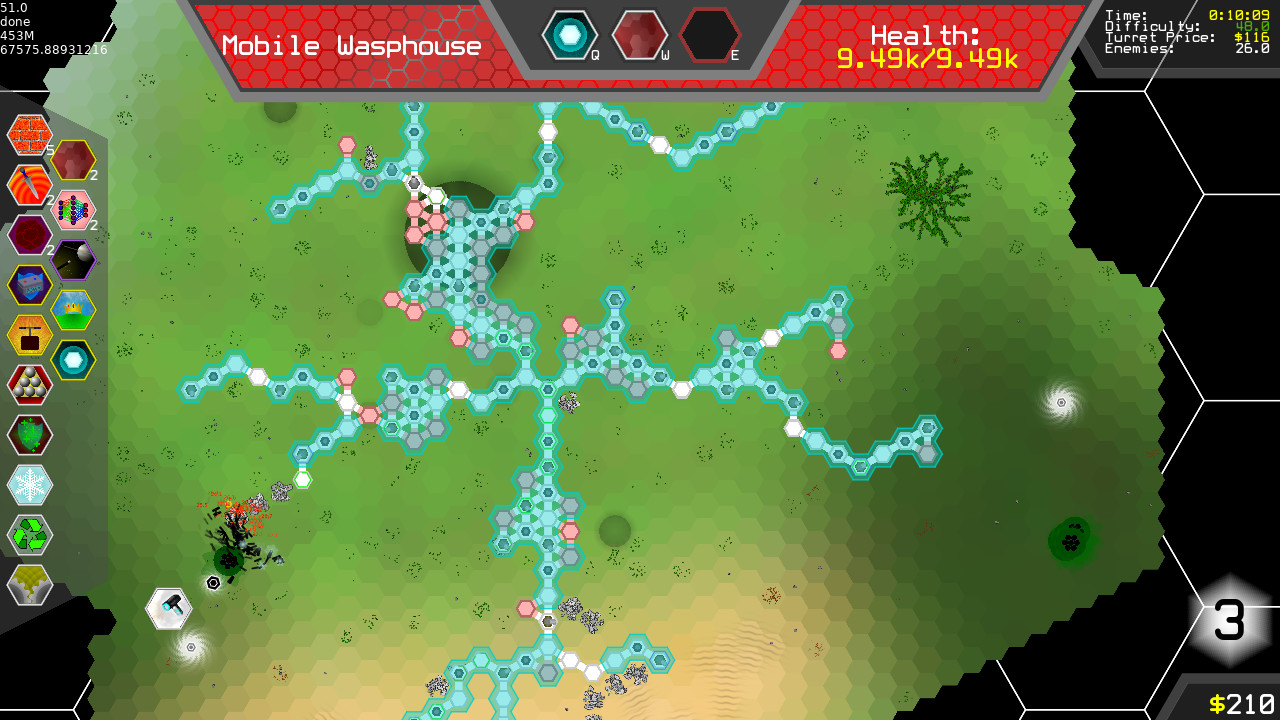Select the green virus turret icon

[29, 435]
